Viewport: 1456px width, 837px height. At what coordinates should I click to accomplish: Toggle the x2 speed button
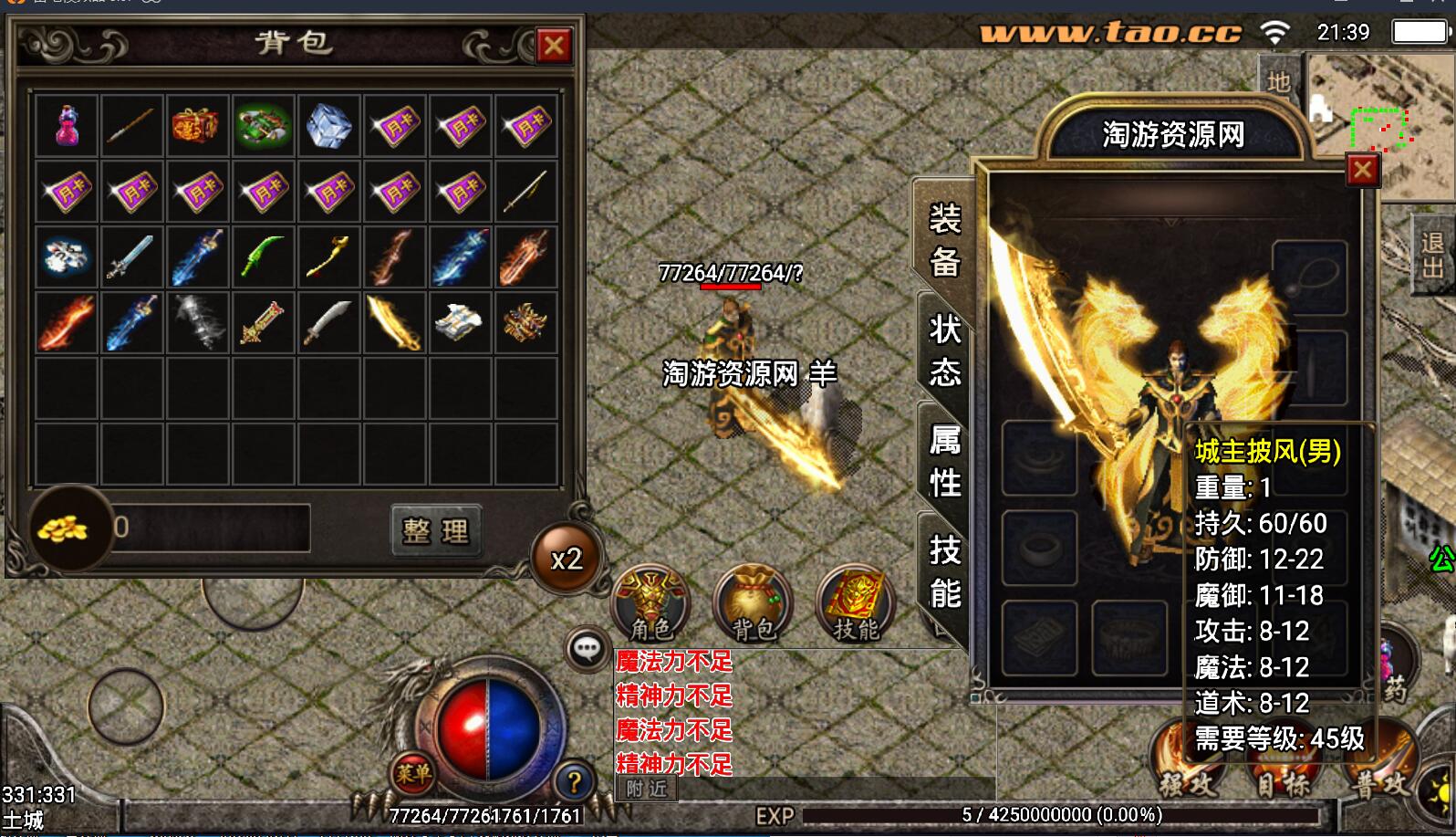[x=567, y=559]
